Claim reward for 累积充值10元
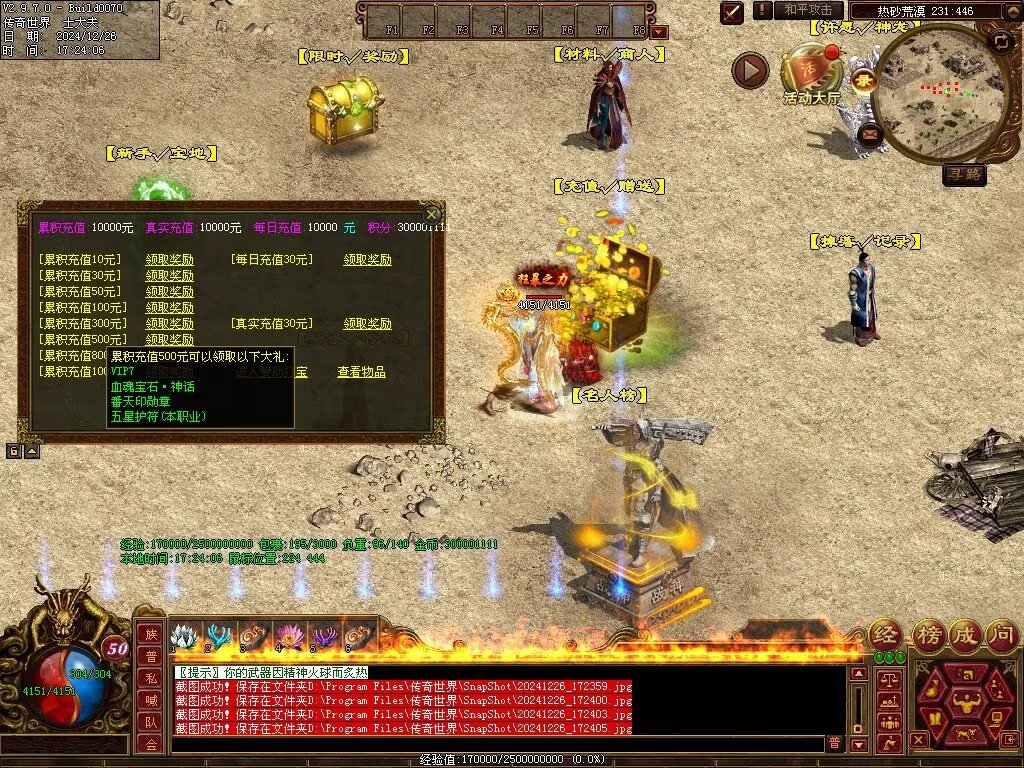 click(x=170, y=260)
